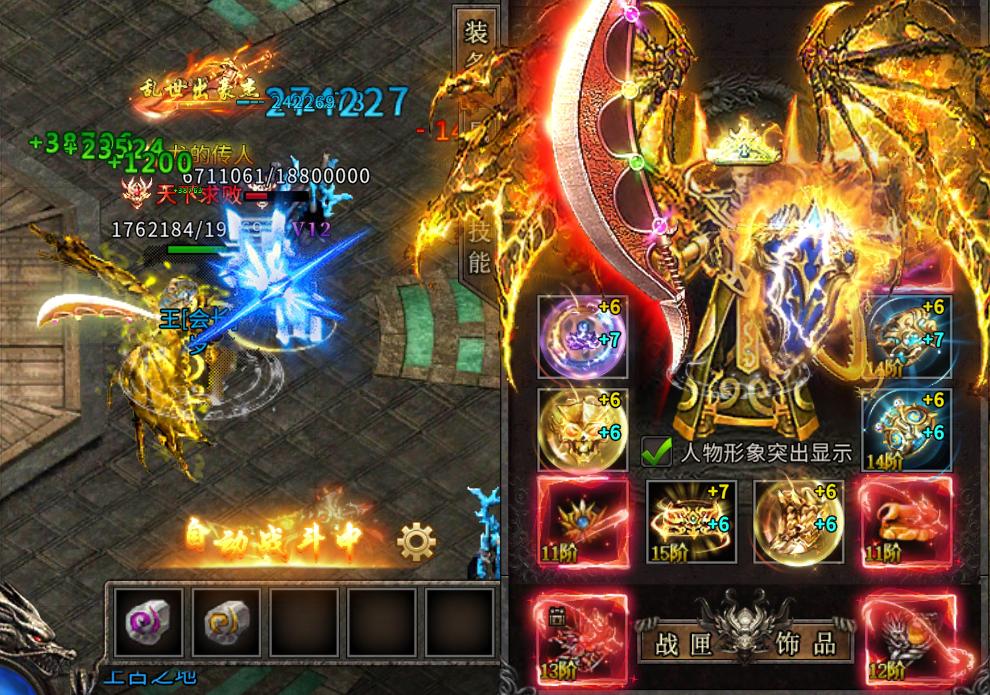
Task: Use the purple swirl scroll in the hotbar
Action: pos(149,622)
